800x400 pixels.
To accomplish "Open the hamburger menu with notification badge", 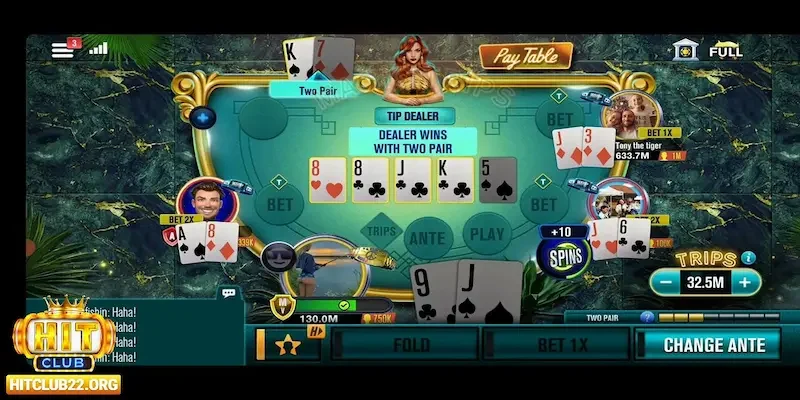I will pos(63,50).
